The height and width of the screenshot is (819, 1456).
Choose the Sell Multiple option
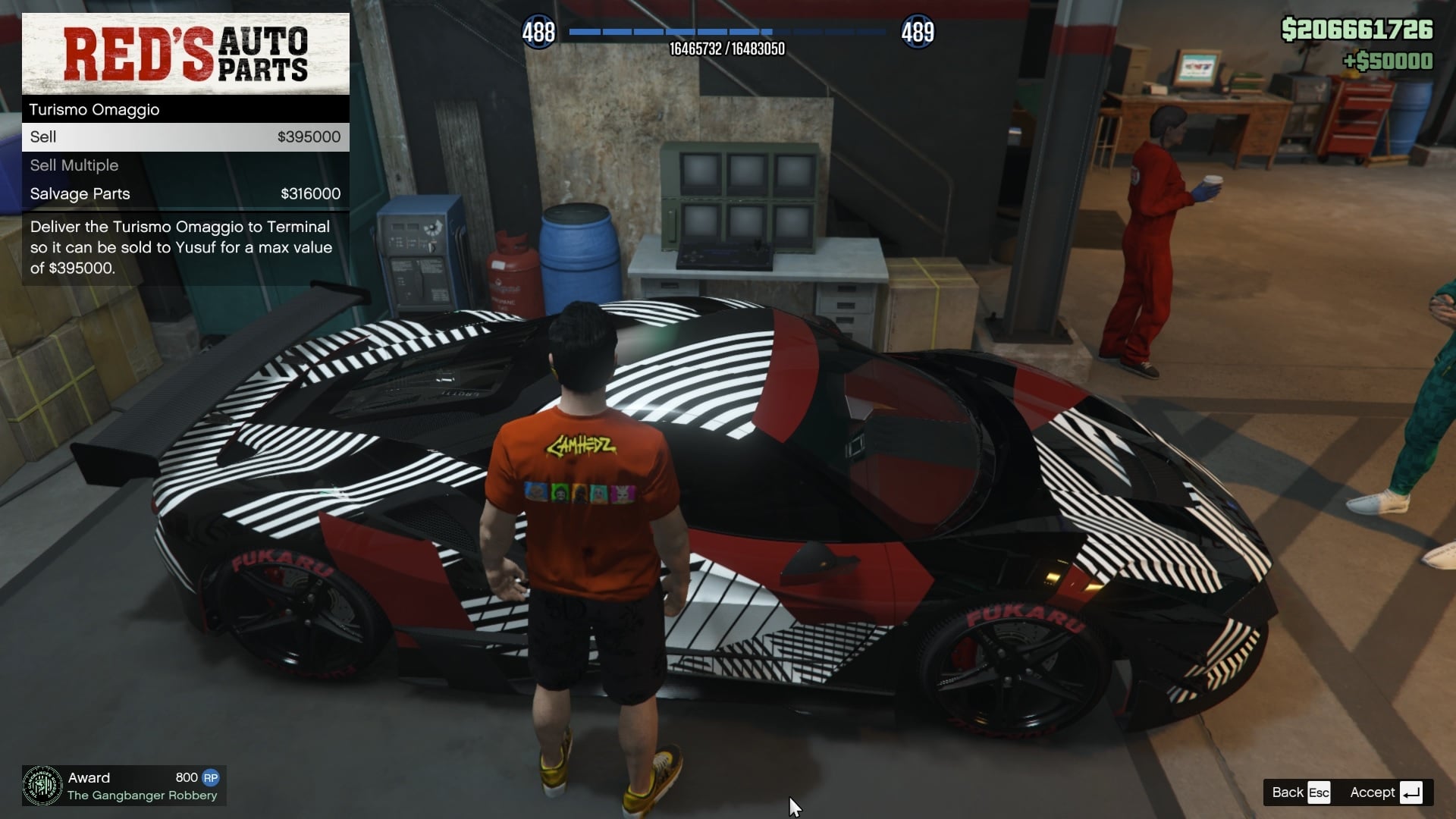click(185, 165)
